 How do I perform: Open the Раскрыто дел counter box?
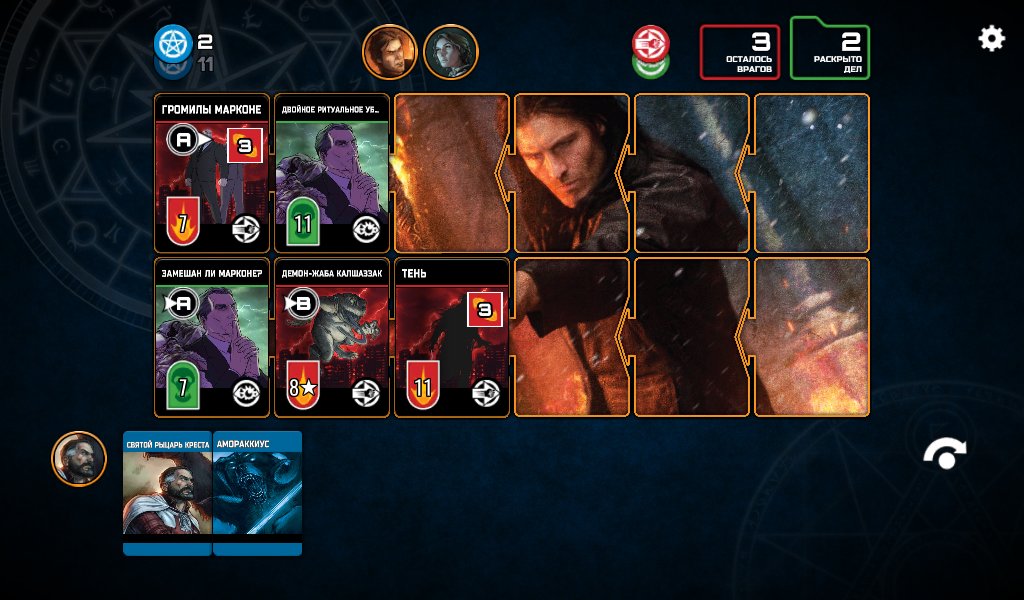coord(830,50)
